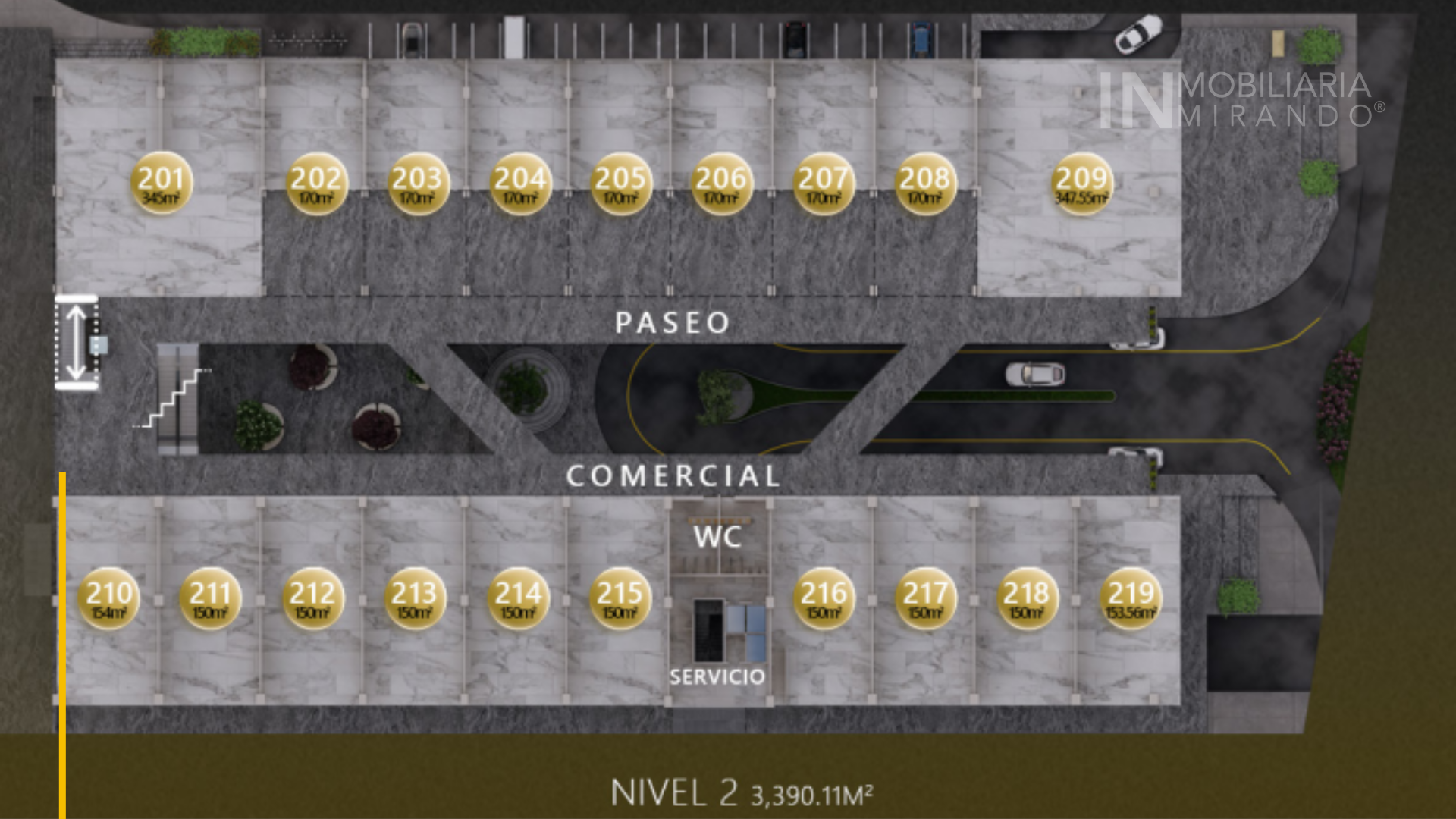Select the 219 unit marker

pyautogui.click(x=1131, y=598)
